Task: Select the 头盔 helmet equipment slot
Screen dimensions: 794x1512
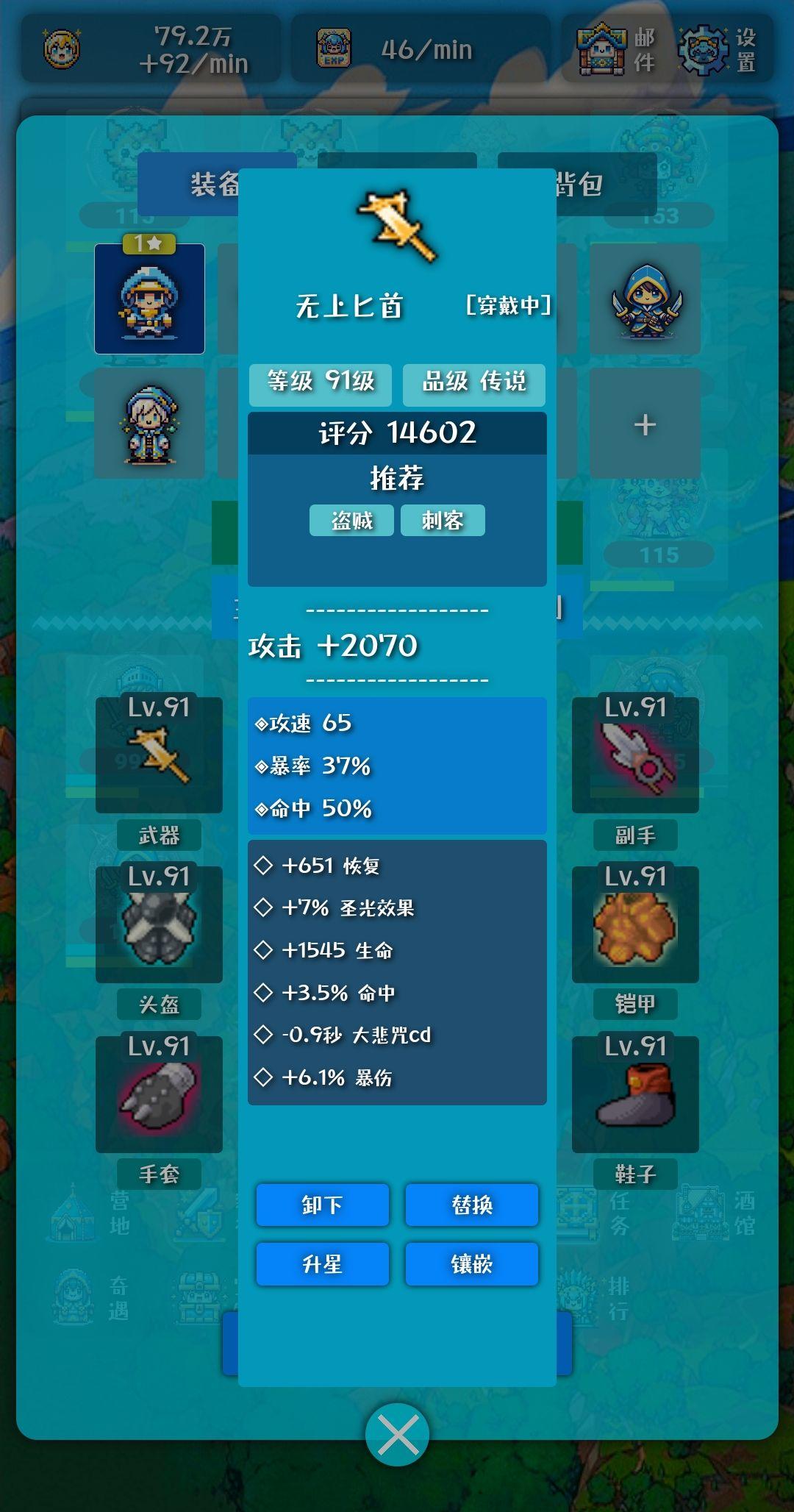Action: 159,924
